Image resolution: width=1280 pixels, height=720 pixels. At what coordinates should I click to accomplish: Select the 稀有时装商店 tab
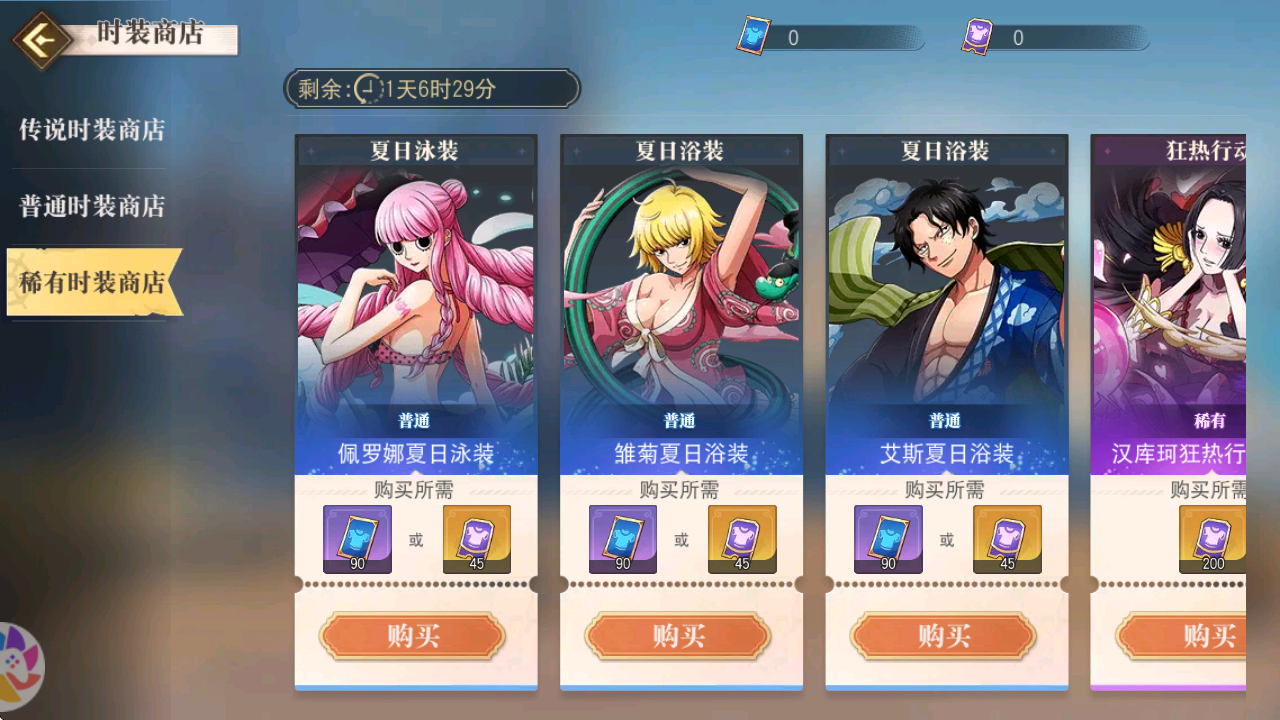pyautogui.click(x=92, y=283)
